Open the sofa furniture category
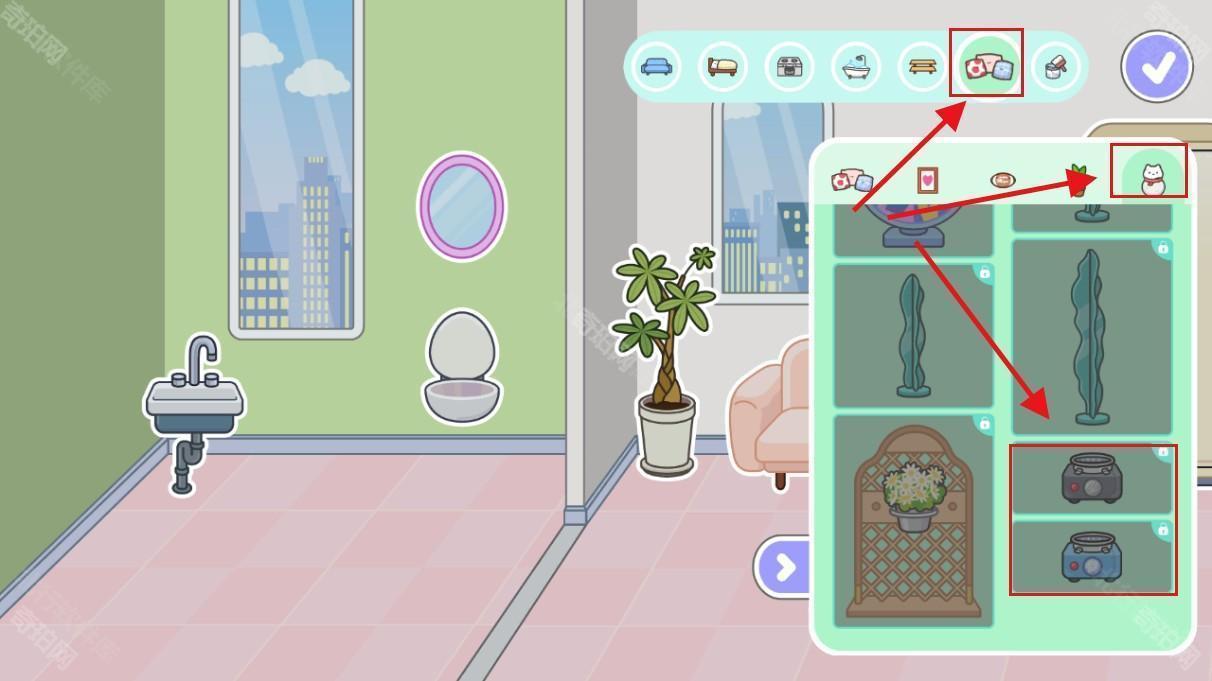This screenshot has height=681, width=1212. [x=656, y=67]
